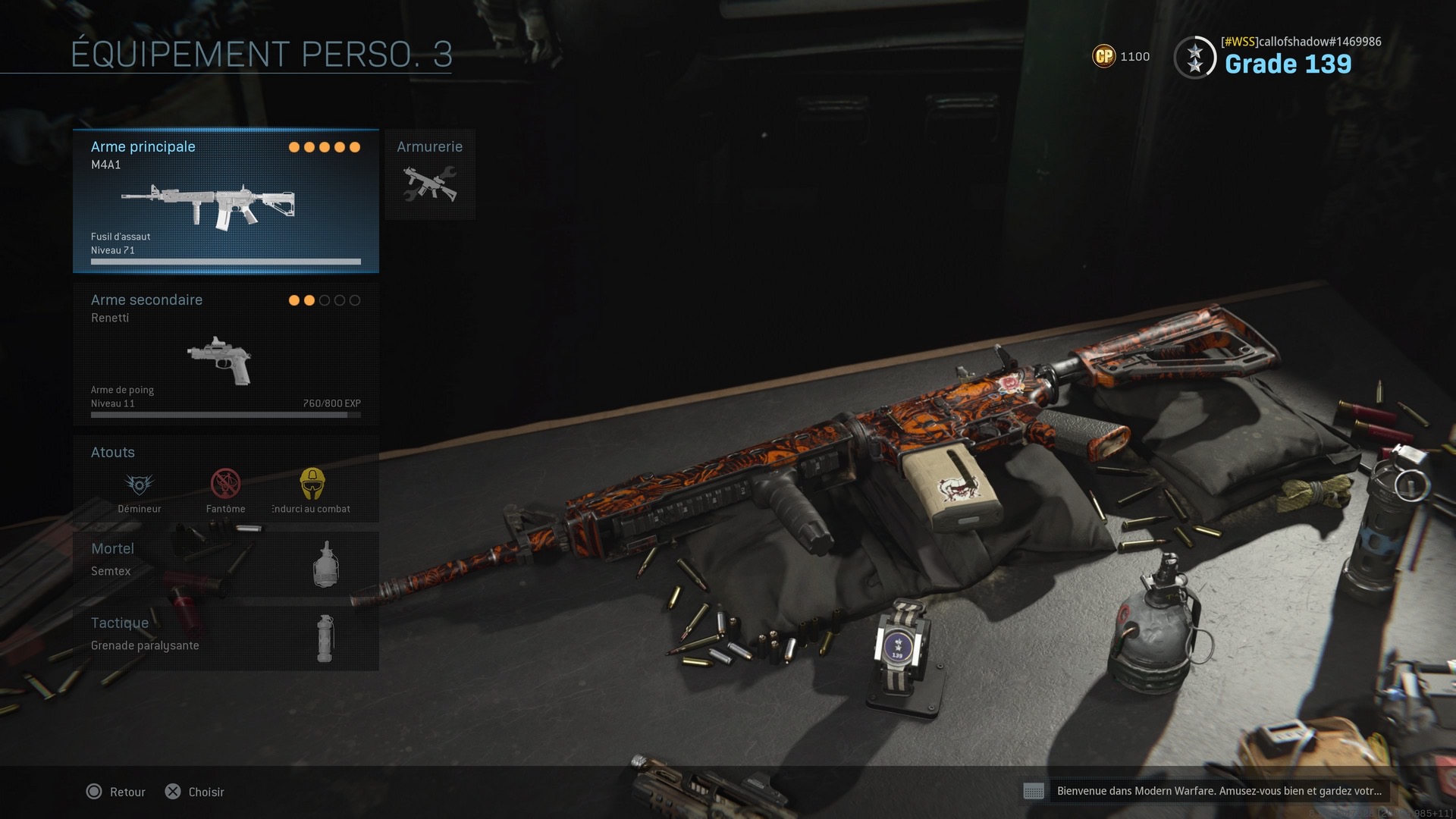Open the Mortel Semtex lethal slot

tap(225, 563)
